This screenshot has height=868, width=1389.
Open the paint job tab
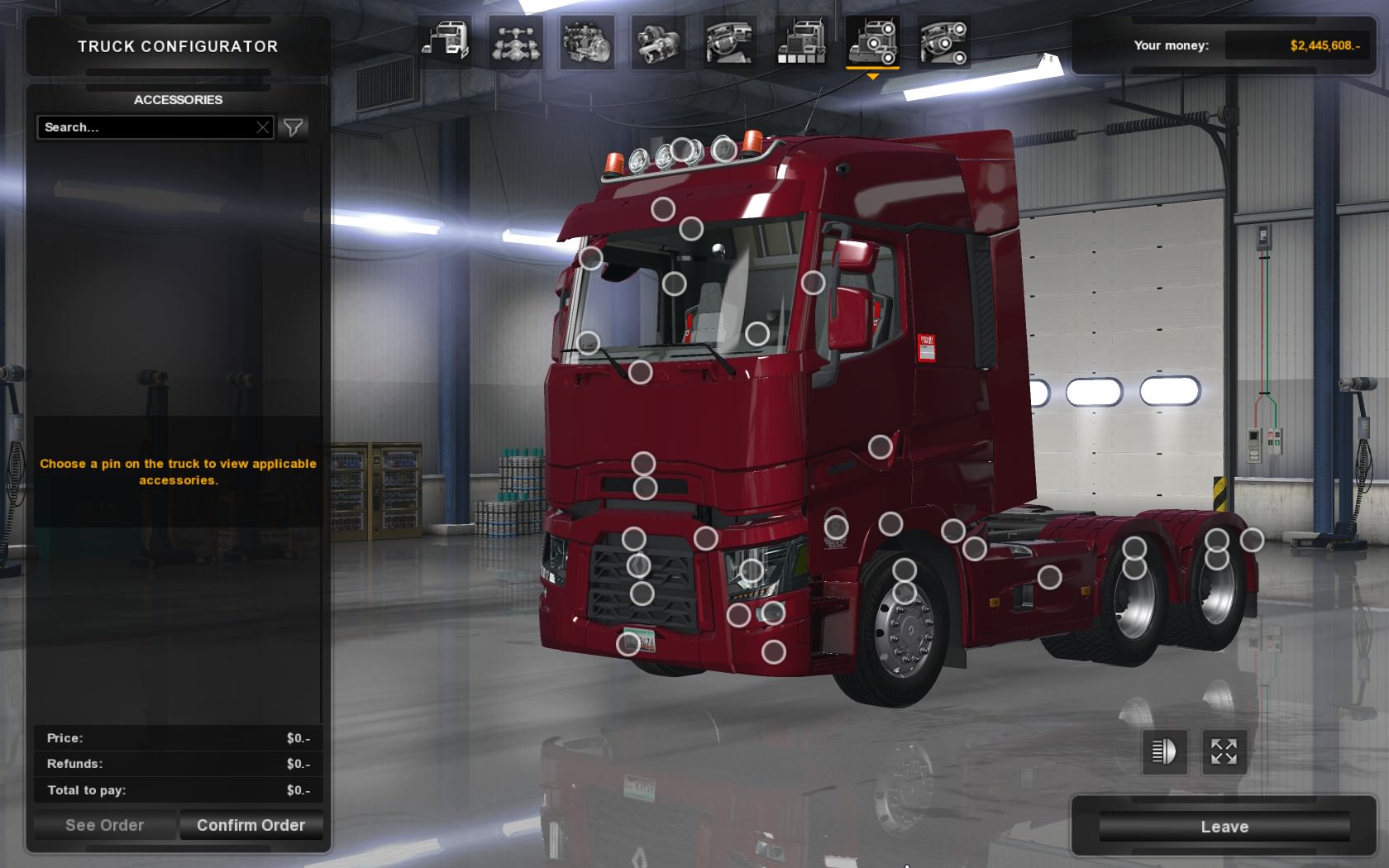(800, 41)
